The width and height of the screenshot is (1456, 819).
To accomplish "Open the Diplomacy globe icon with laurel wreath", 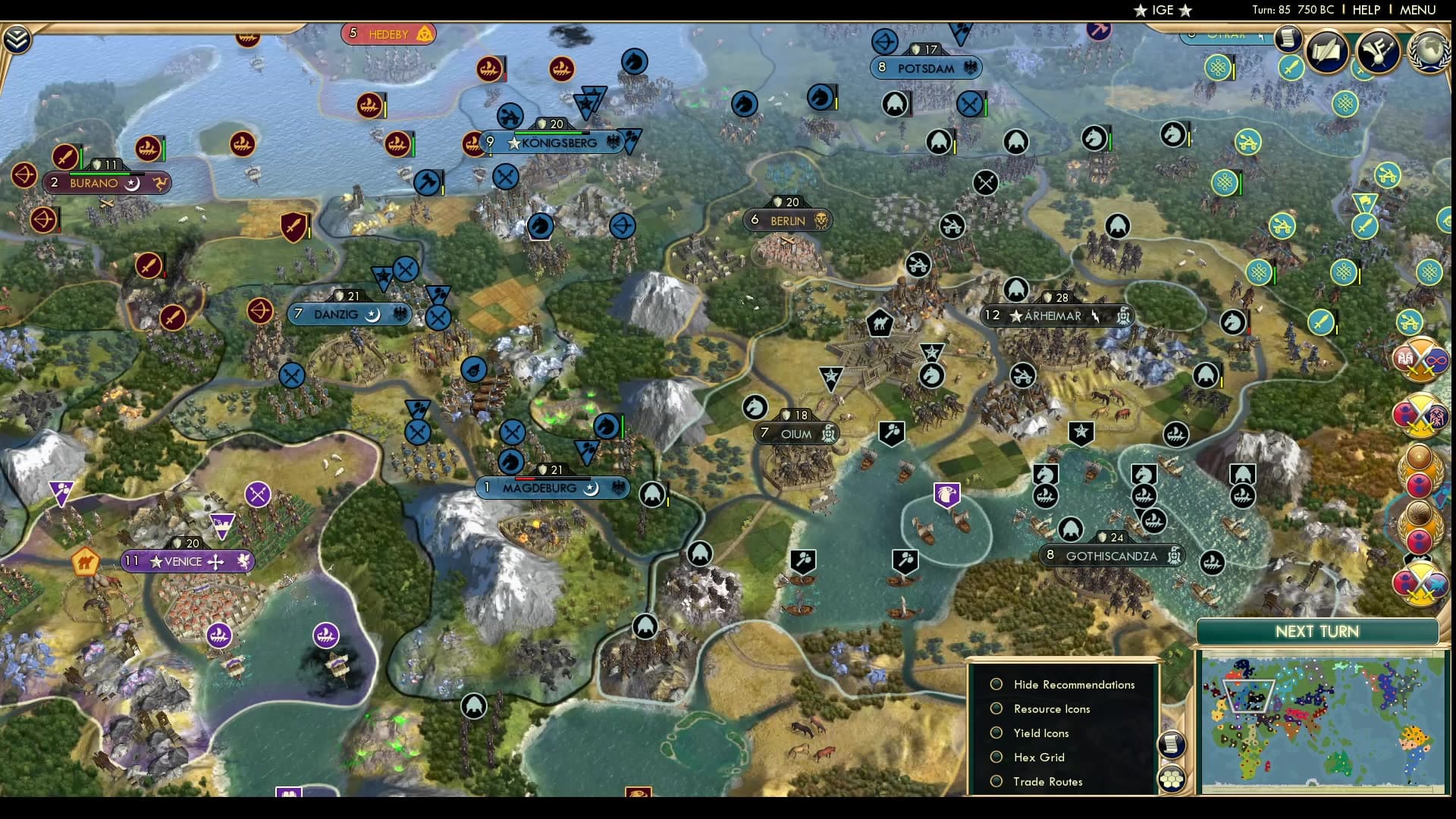I will tap(1429, 52).
